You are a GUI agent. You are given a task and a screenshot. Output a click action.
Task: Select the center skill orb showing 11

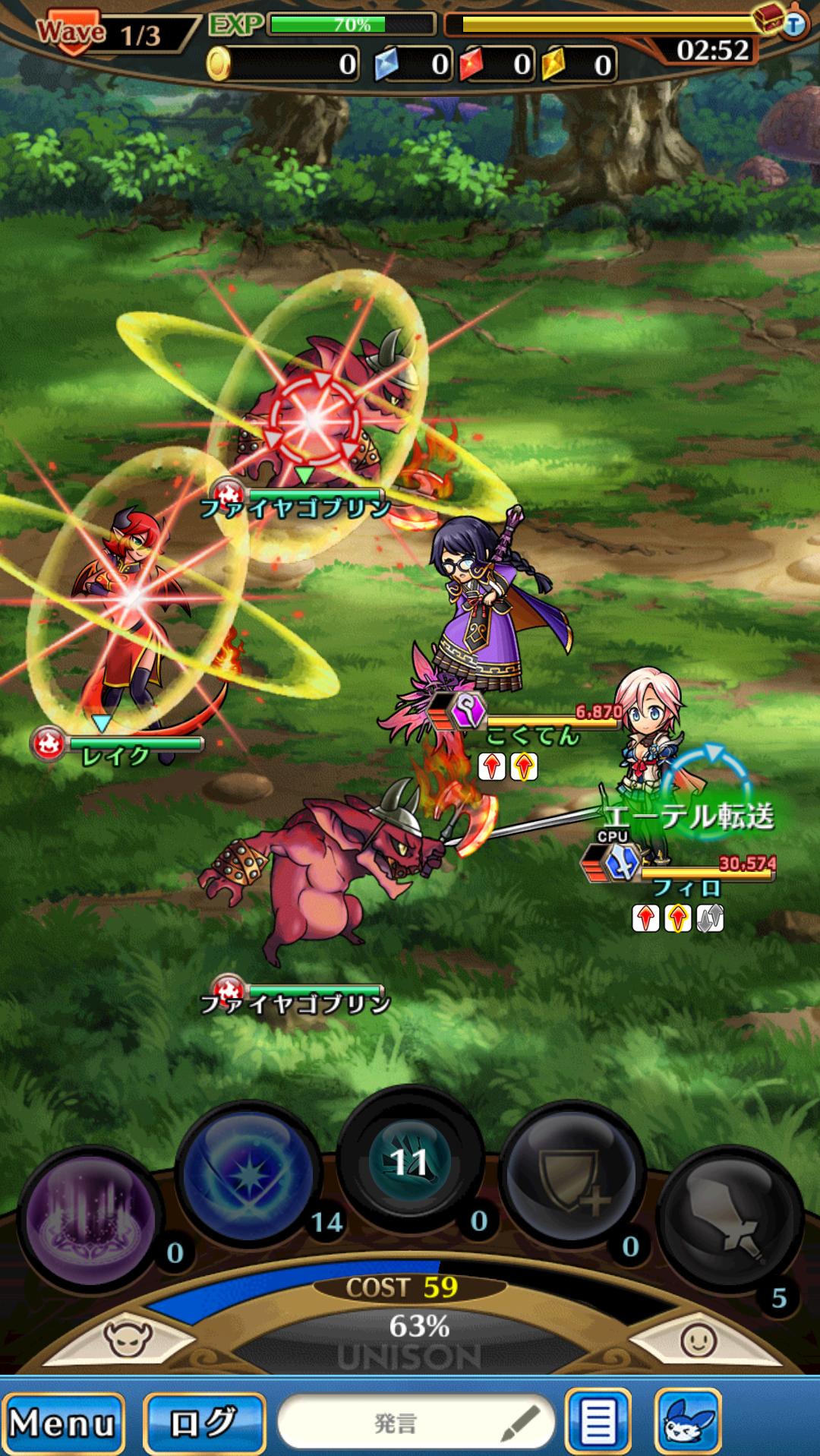(409, 1161)
